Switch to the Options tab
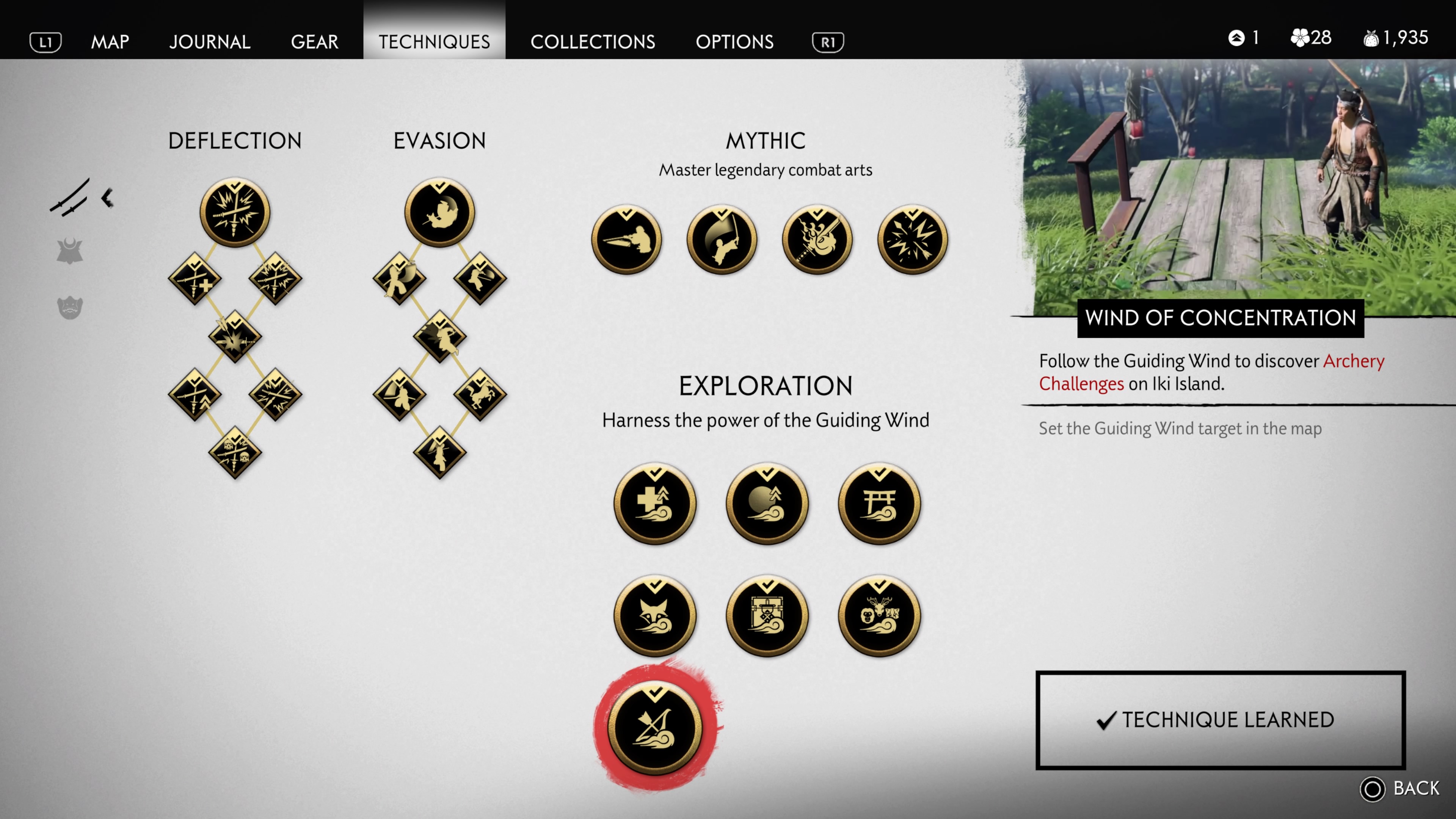1456x819 pixels. 734,41
